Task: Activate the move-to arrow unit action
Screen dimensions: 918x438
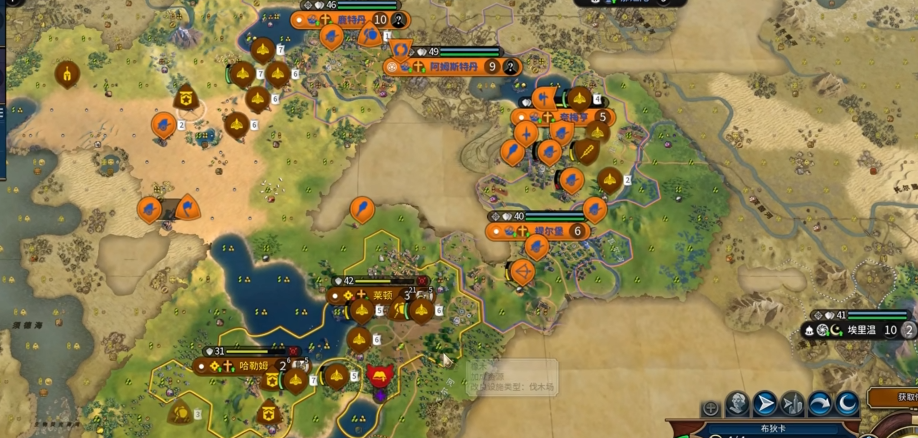Action: pos(765,404)
